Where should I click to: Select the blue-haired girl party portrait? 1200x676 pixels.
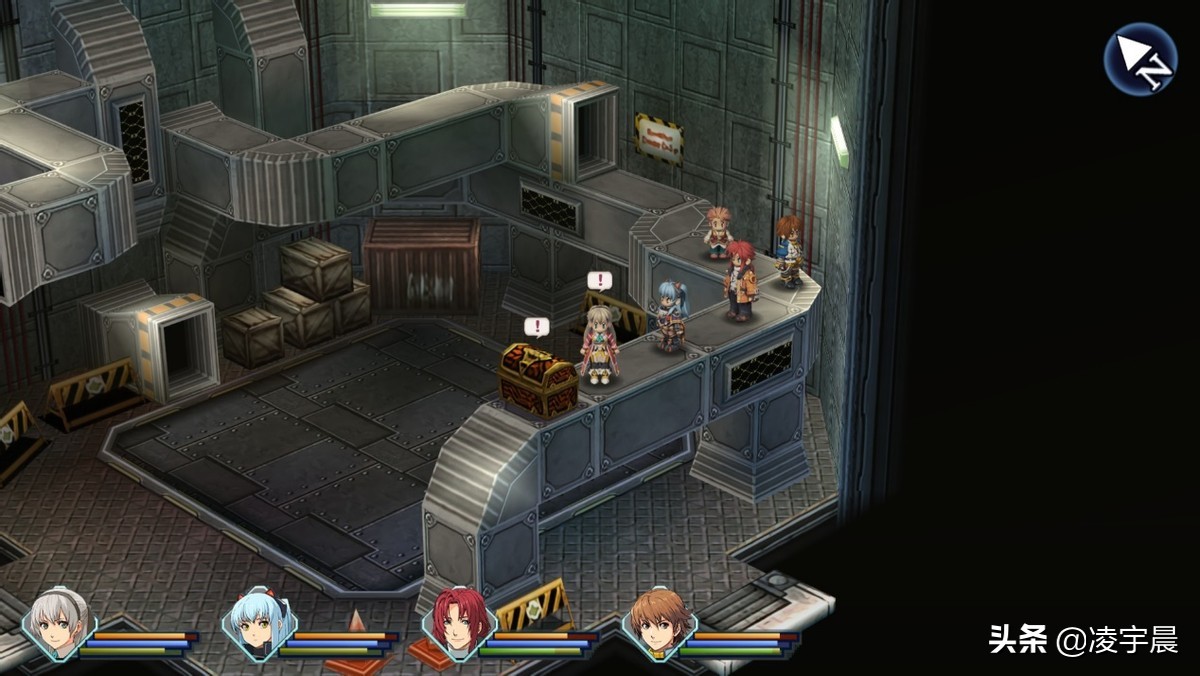[259, 623]
